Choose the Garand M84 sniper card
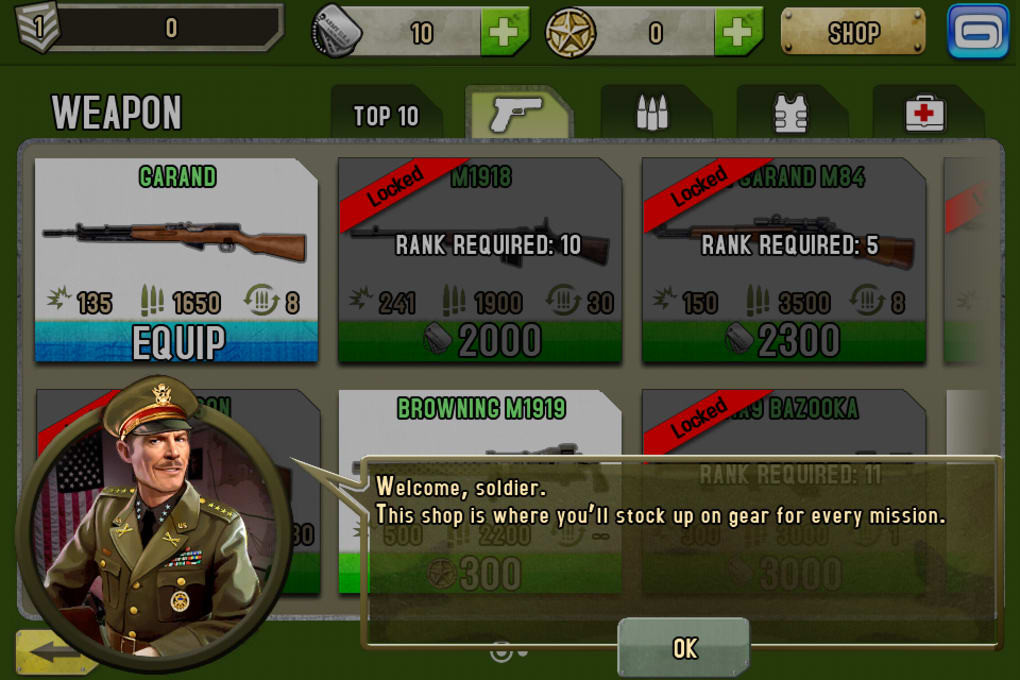This screenshot has width=1020, height=680. pos(783,260)
